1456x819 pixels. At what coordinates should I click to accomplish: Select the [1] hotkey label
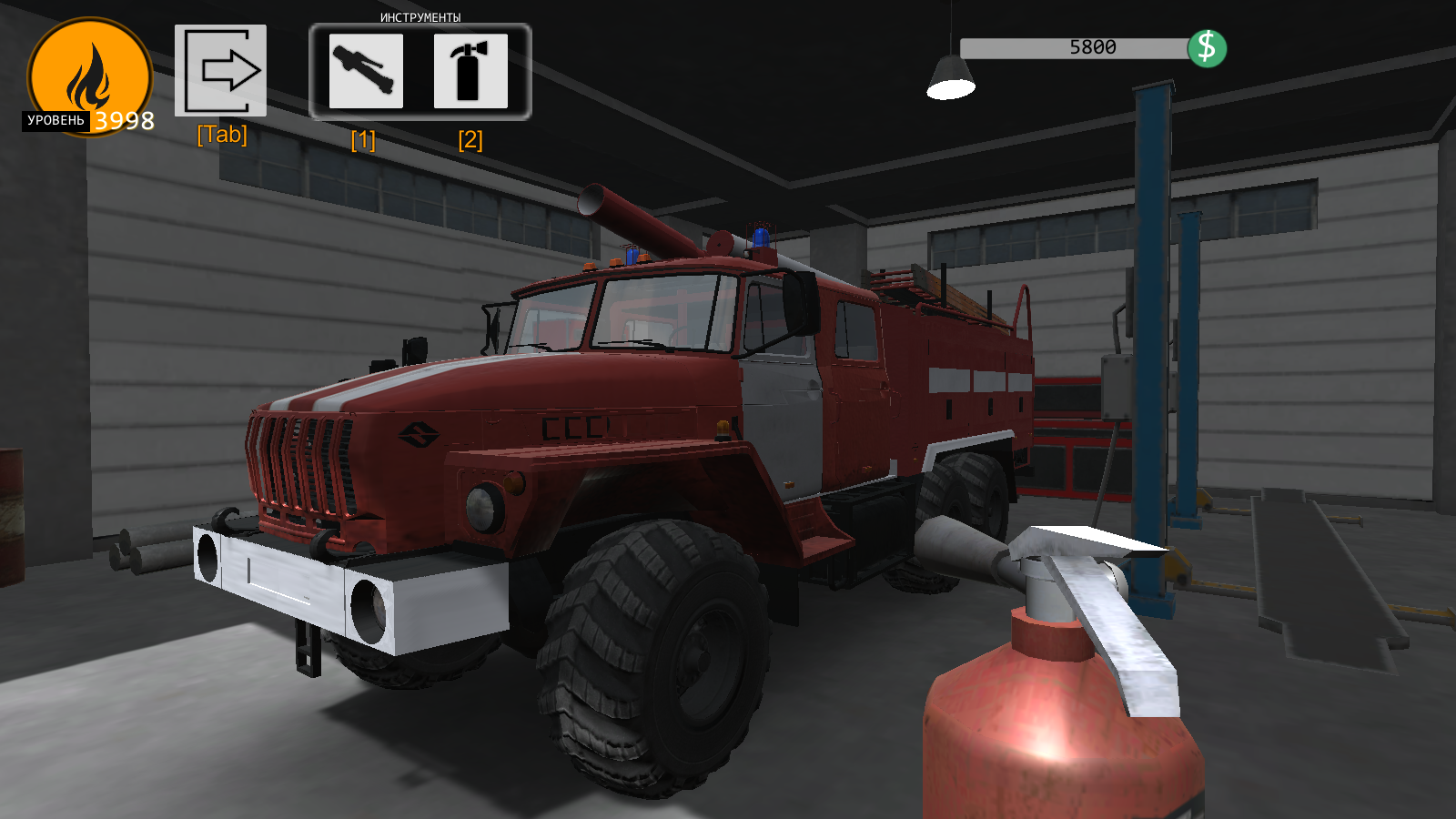click(363, 141)
